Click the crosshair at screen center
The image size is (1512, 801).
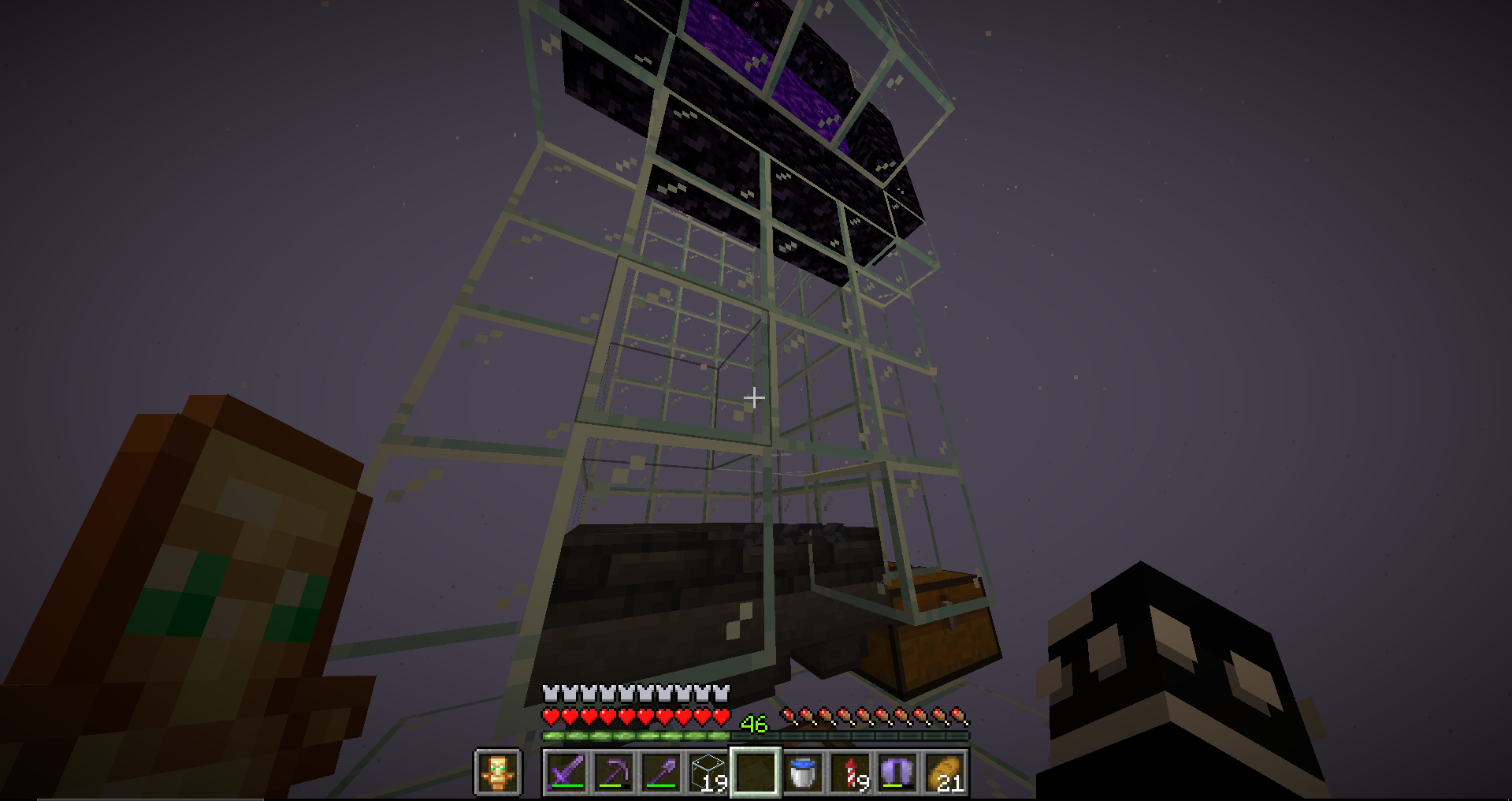[x=754, y=398]
